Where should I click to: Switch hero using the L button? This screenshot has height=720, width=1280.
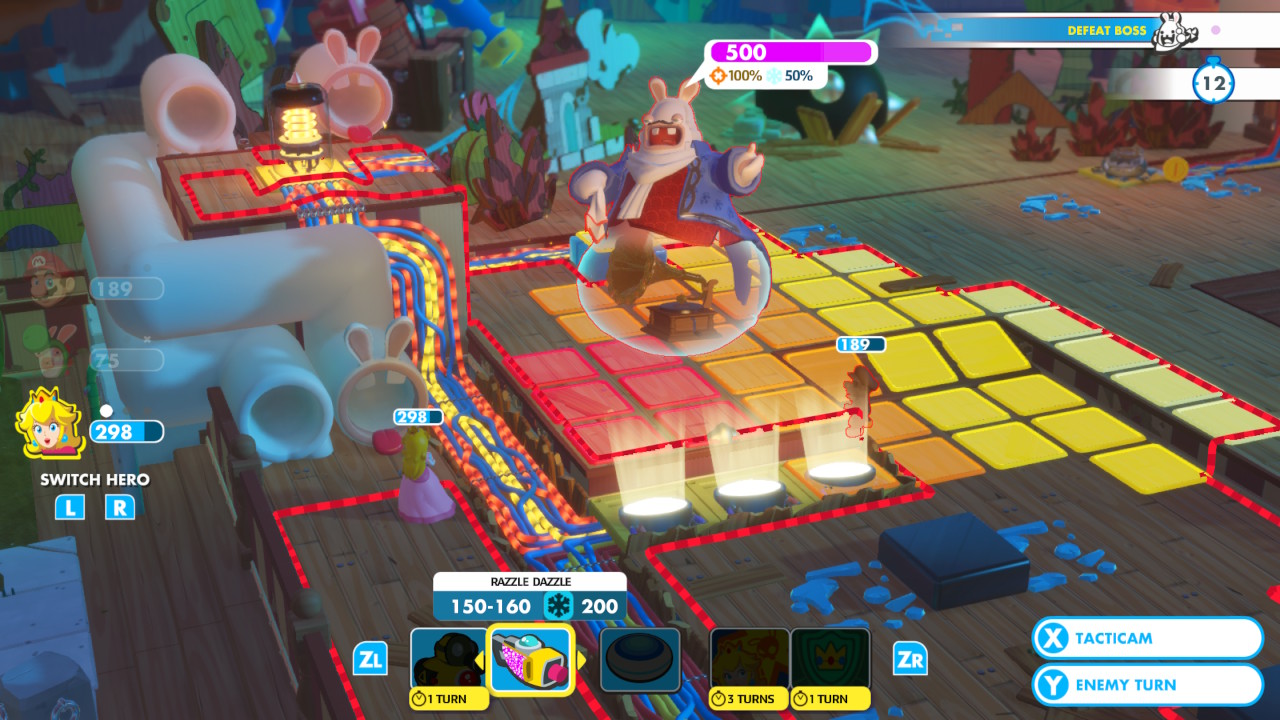pyautogui.click(x=69, y=508)
